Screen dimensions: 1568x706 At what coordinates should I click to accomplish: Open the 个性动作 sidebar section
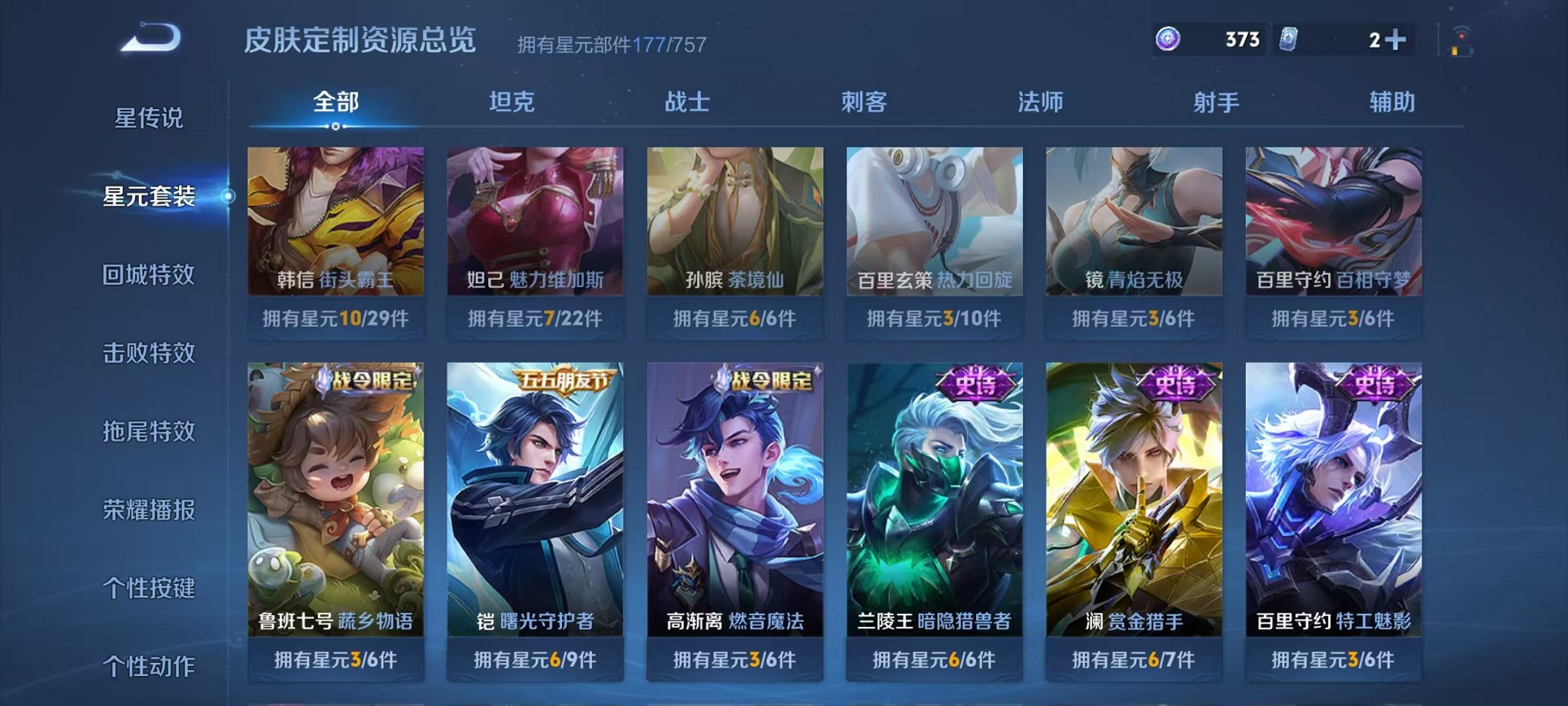pos(151,664)
